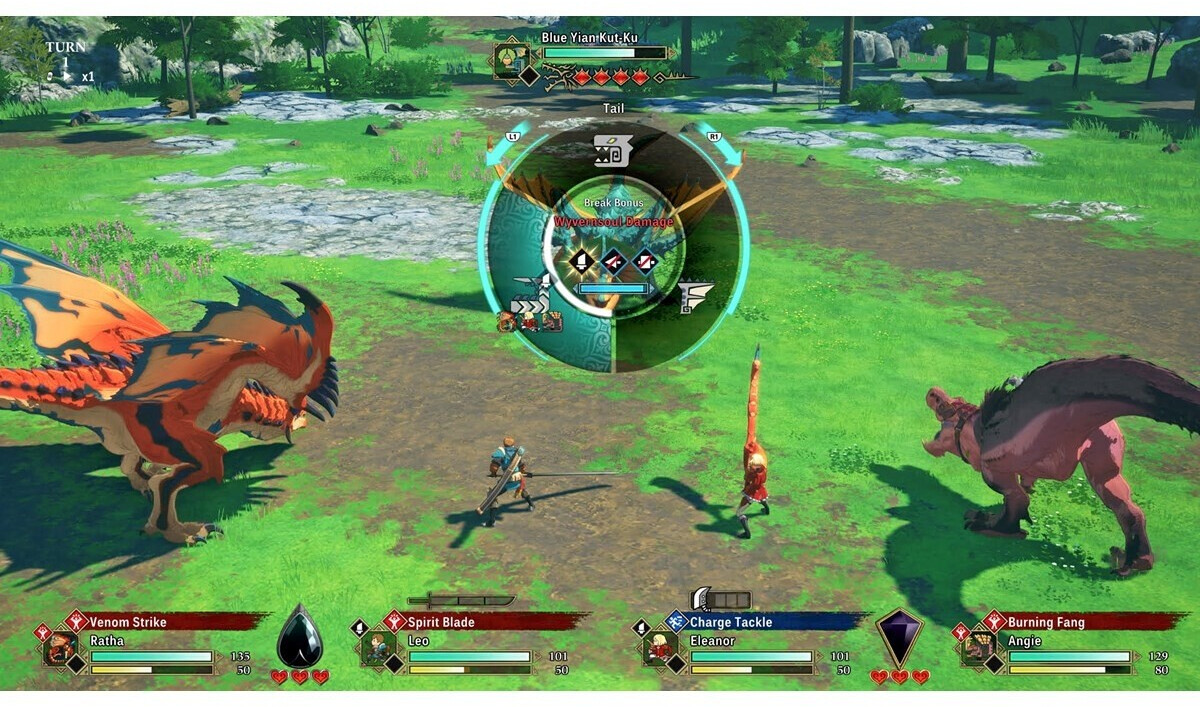Select the Venom Strike skill banner
This screenshot has height=707, width=1200.
[x=165, y=622]
